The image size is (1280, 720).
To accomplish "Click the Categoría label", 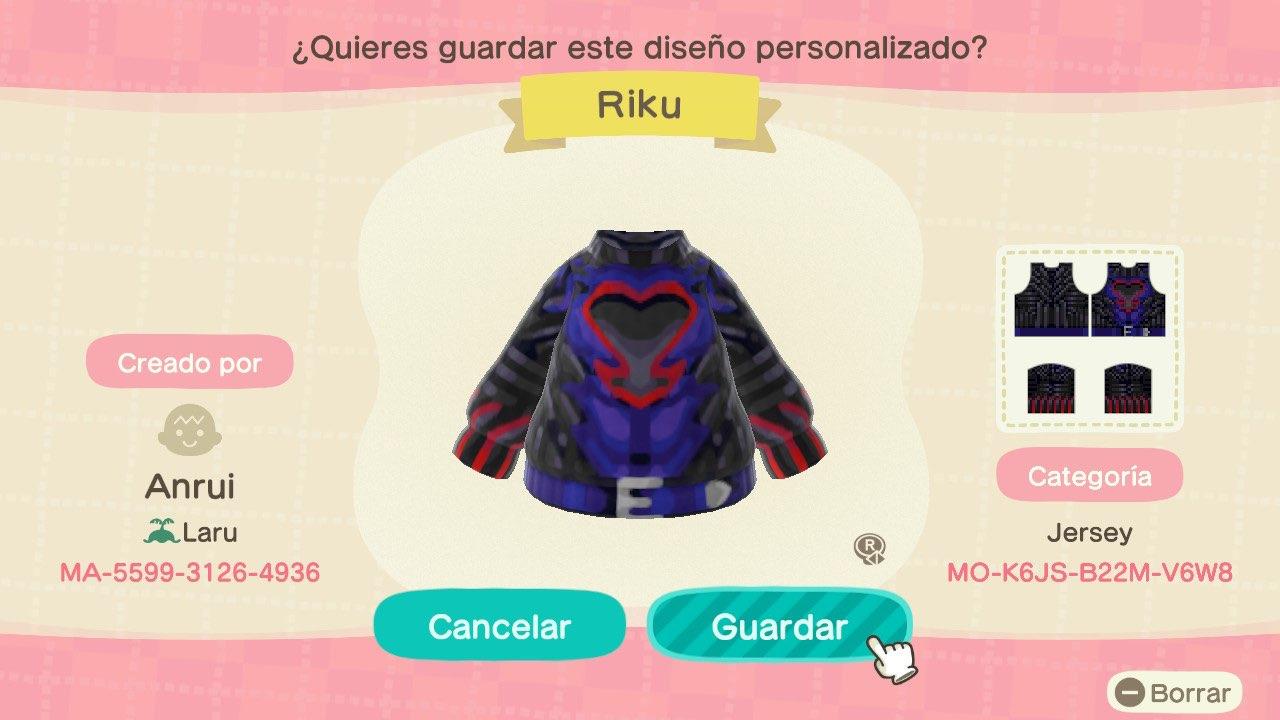I will coord(1090,475).
